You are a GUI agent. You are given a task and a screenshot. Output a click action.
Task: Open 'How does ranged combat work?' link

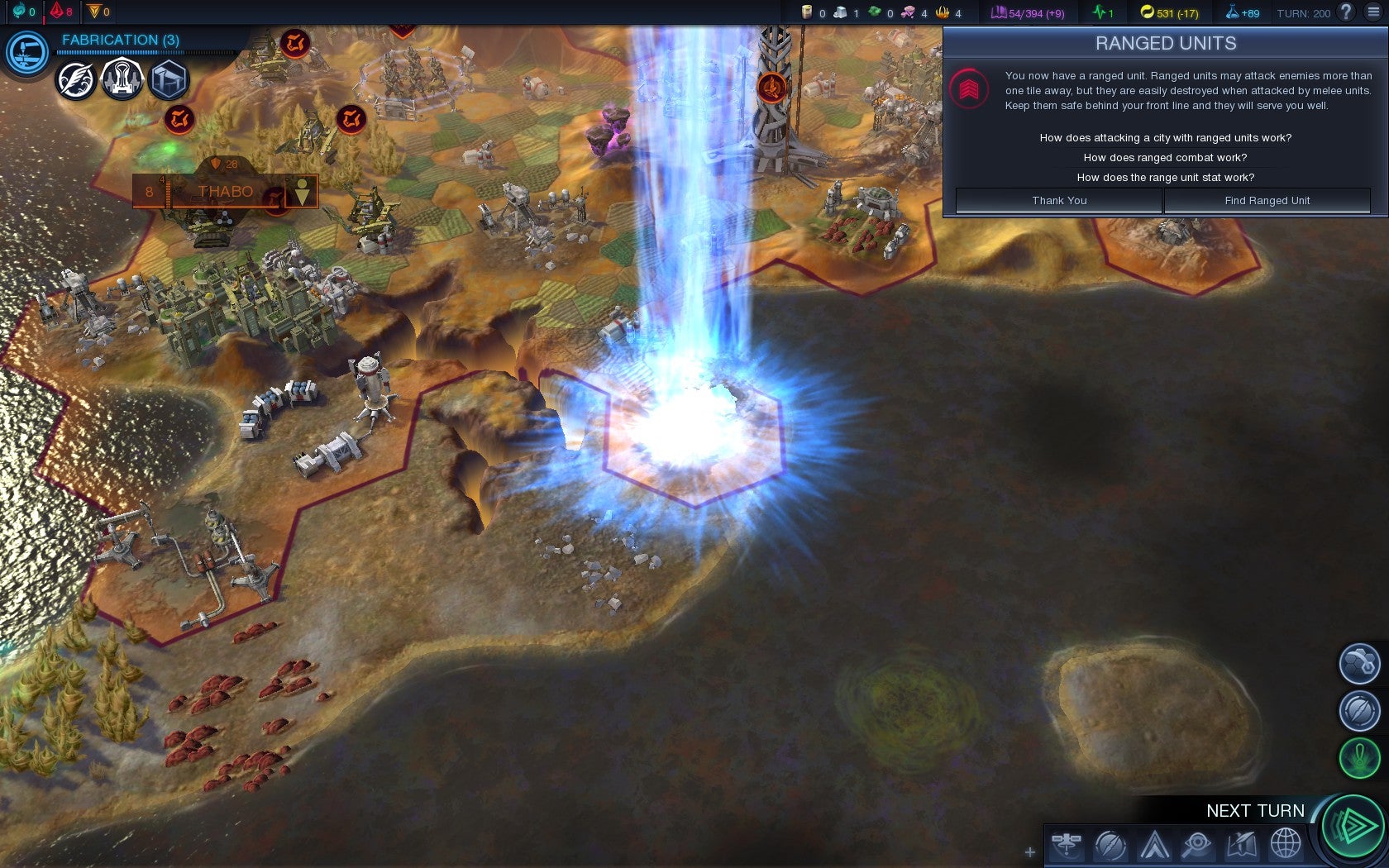point(1165,158)
